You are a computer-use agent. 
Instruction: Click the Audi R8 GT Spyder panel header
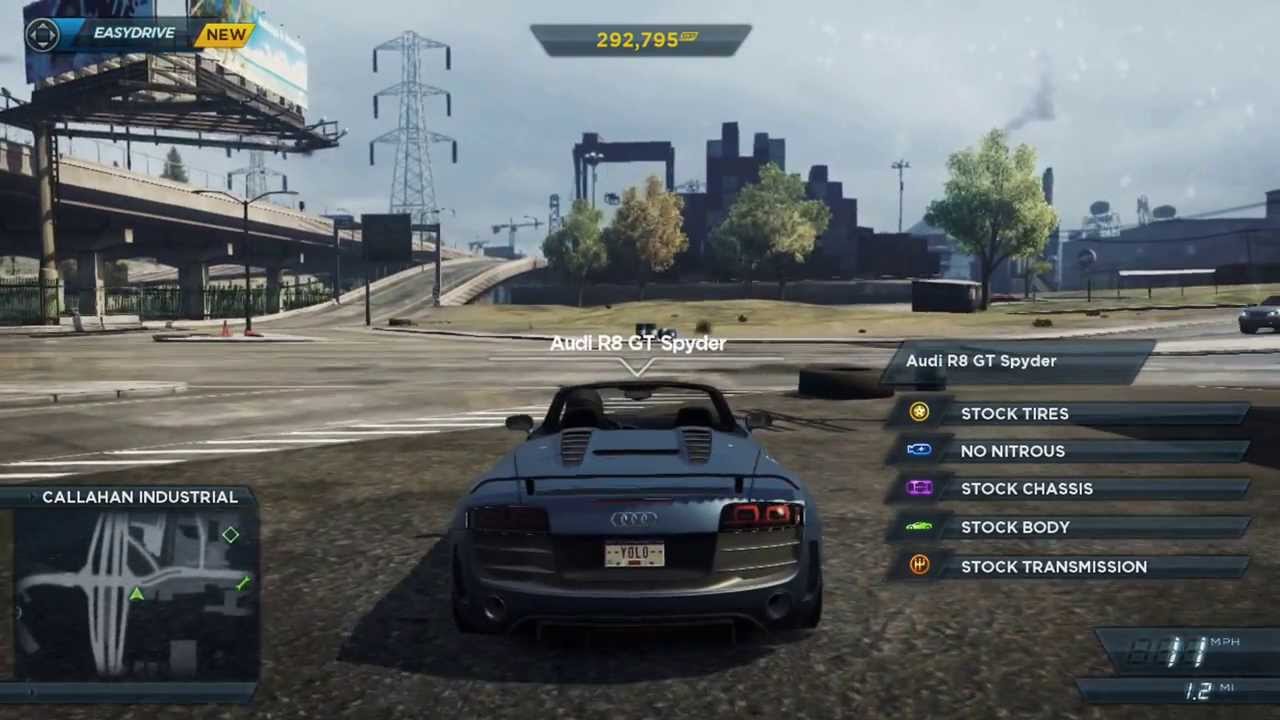click(1015, 361)
